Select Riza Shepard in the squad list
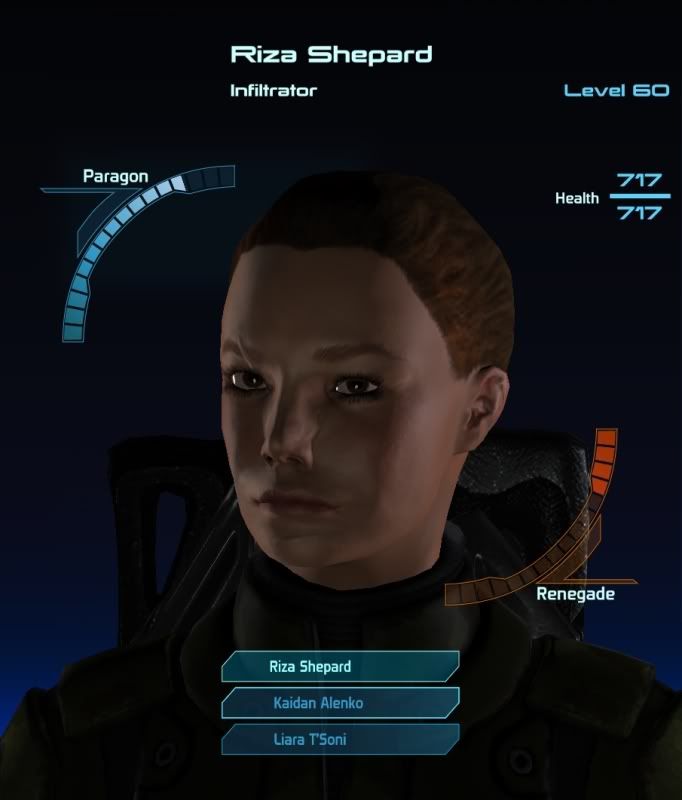682x800 pixels. coord(339,667)
